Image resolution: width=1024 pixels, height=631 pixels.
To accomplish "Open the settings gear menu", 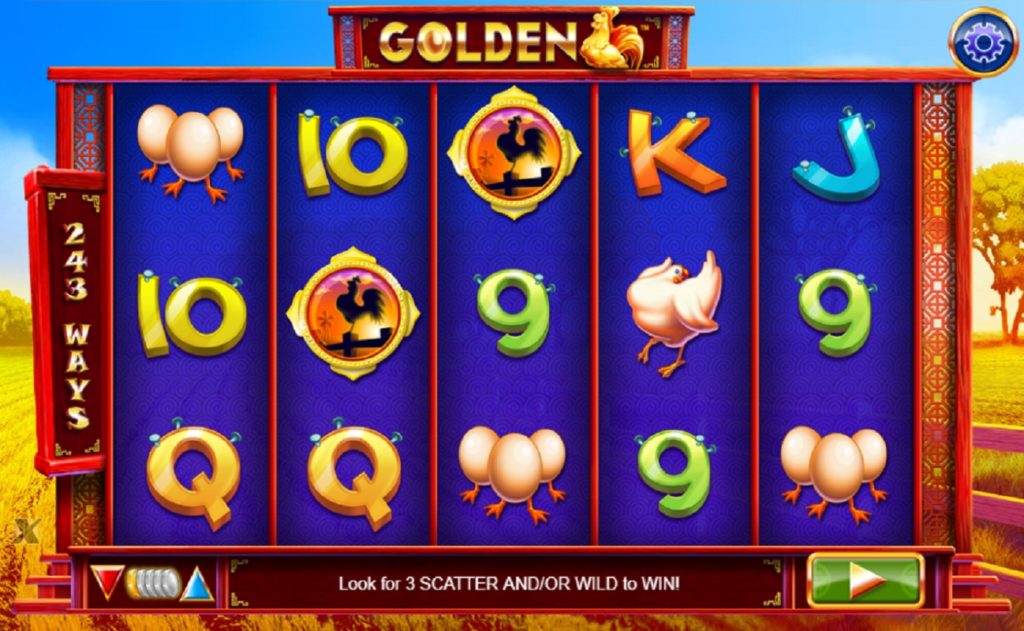I will 982,42.
